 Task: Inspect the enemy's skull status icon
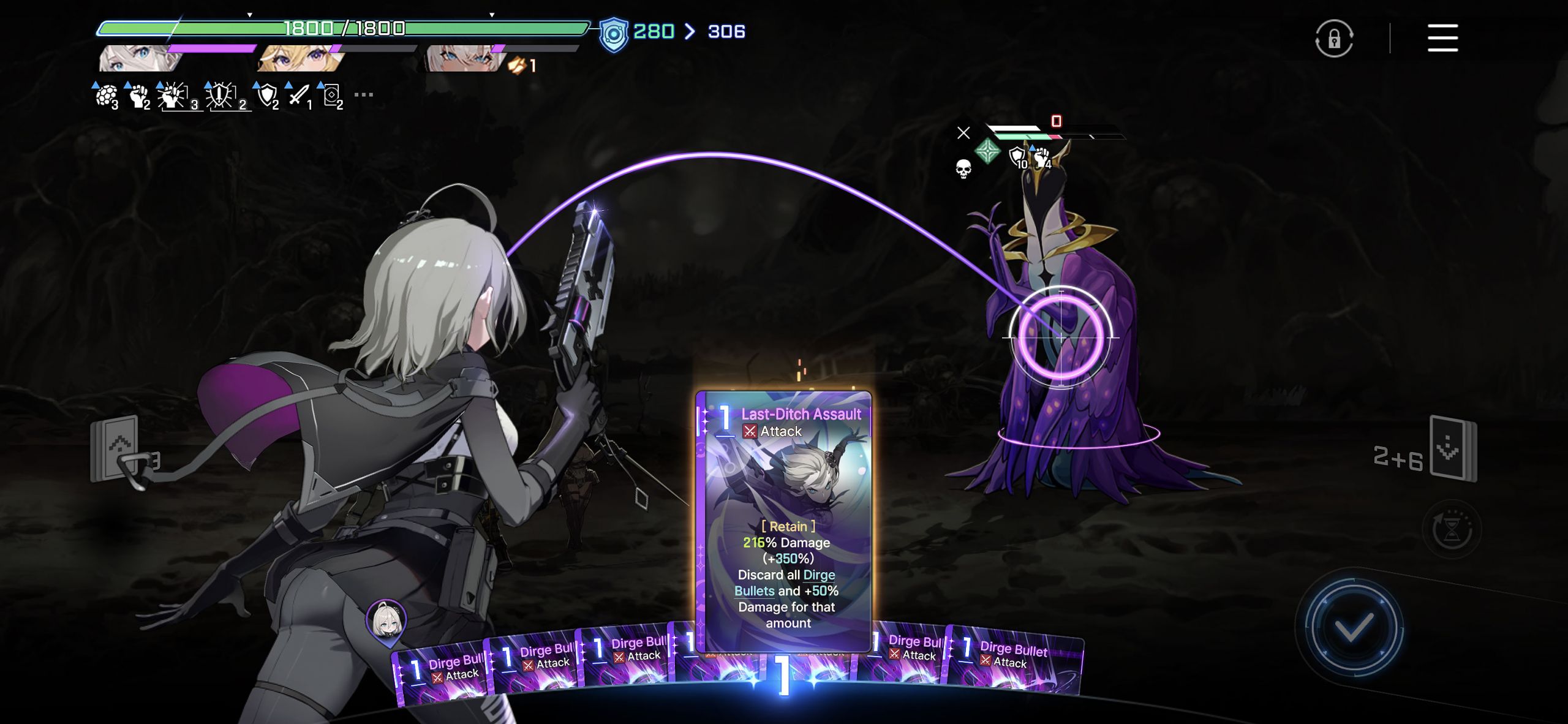[x=963, y=168]
